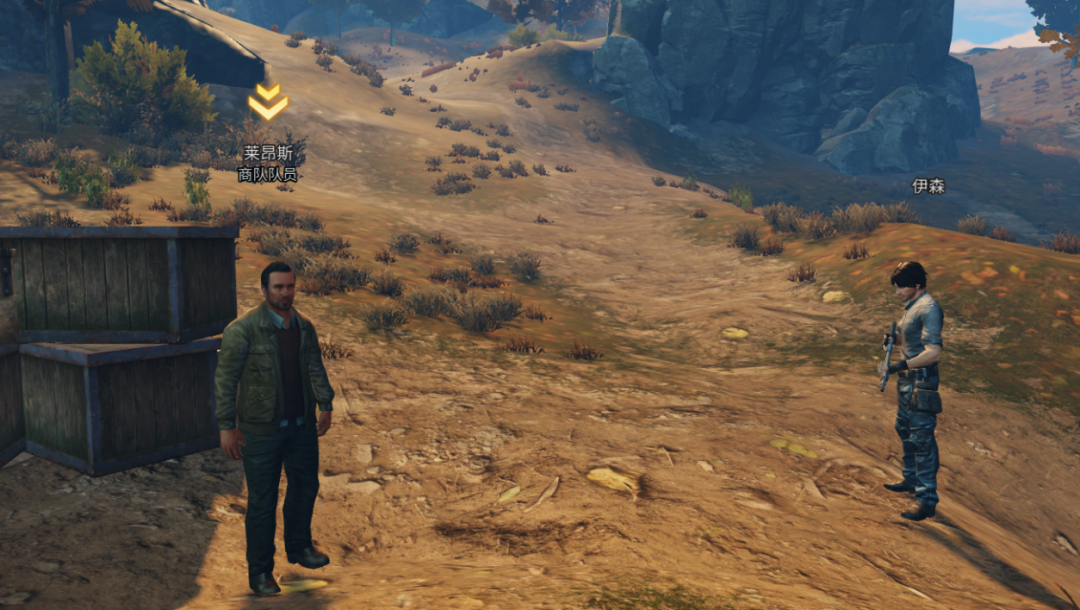Click the yellow chevron marker above 莱昂斯

click(268, 102)
